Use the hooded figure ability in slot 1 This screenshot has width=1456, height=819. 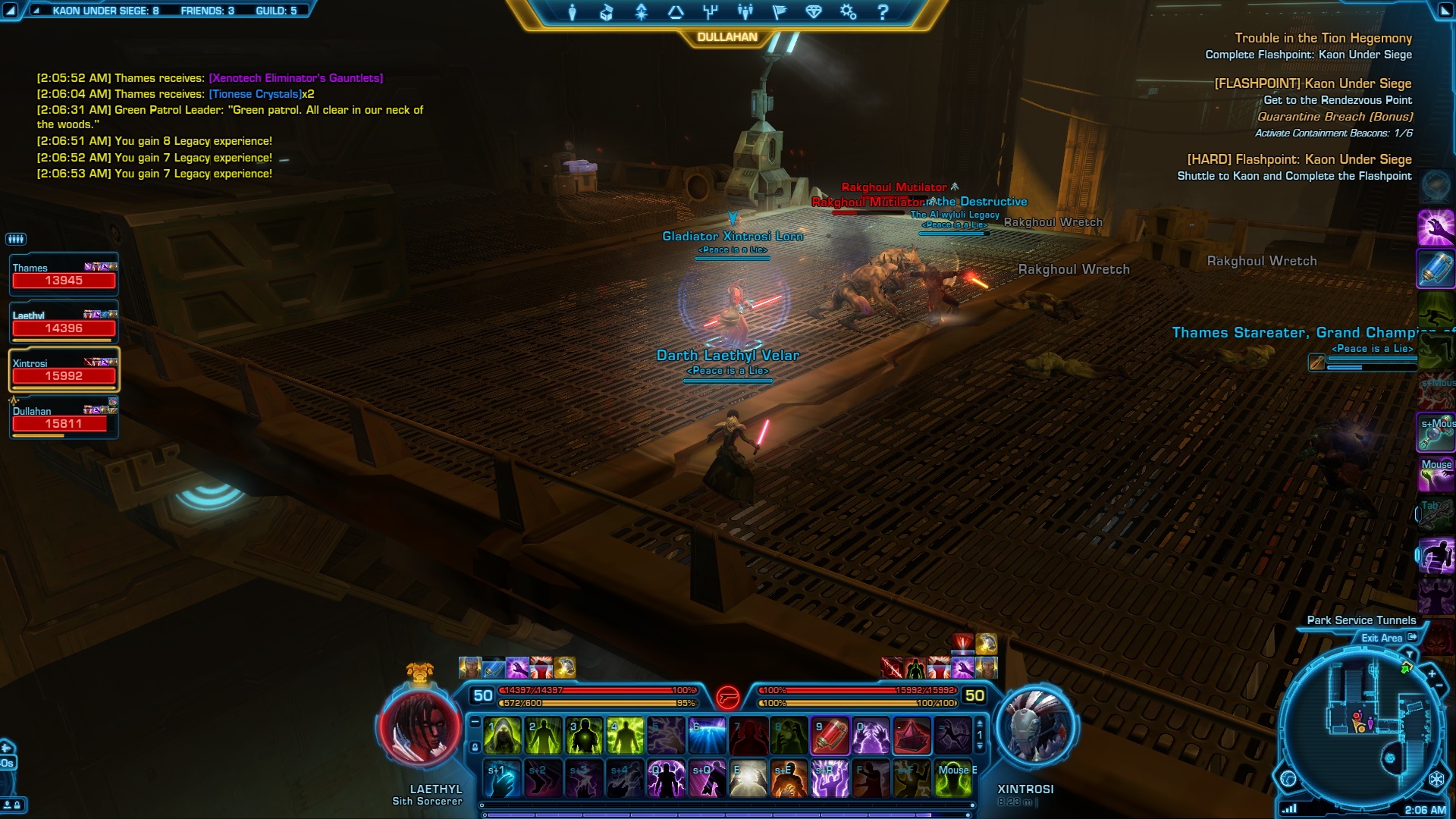[503, 736]
